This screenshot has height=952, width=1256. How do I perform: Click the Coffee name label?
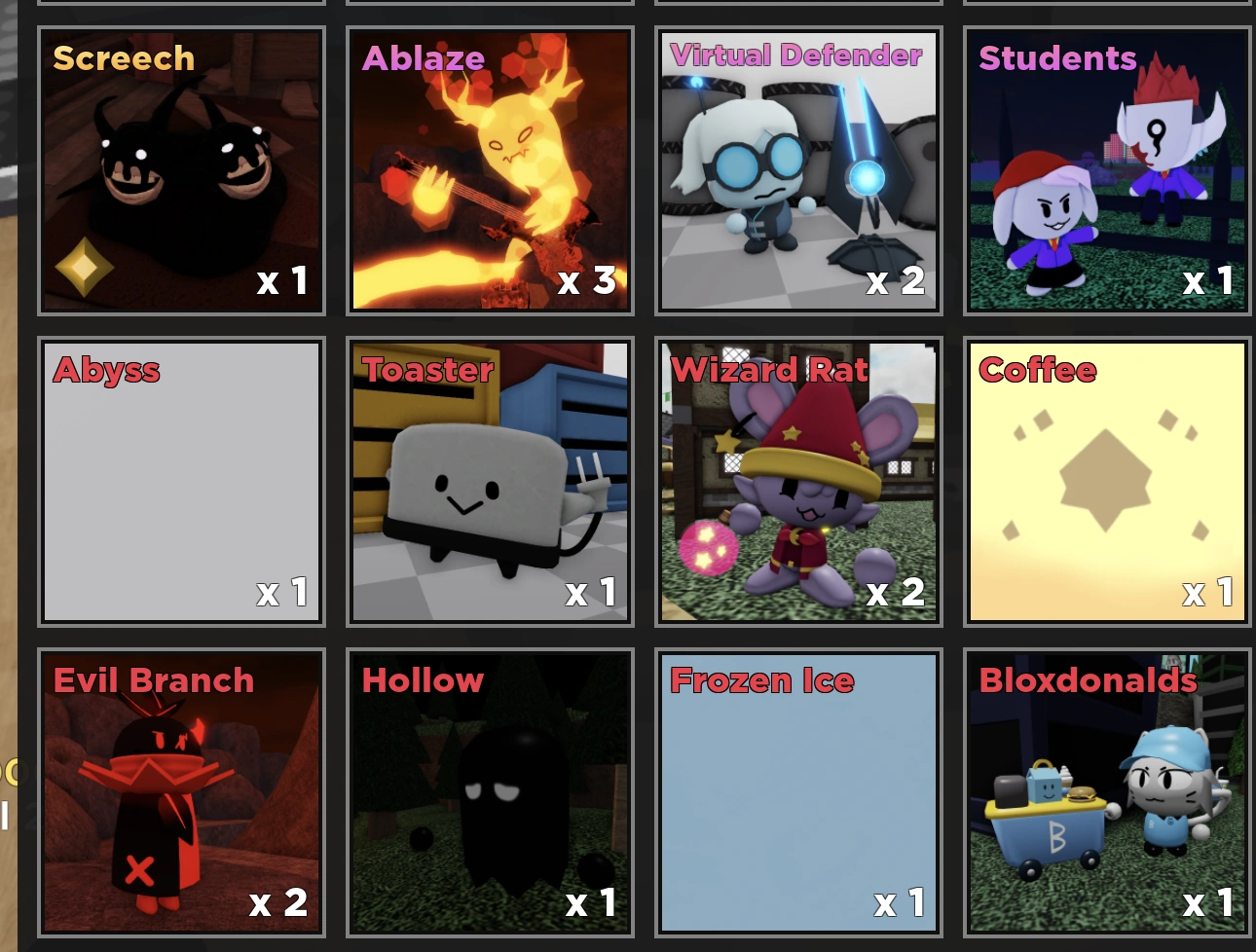[x=1036, y=370]
